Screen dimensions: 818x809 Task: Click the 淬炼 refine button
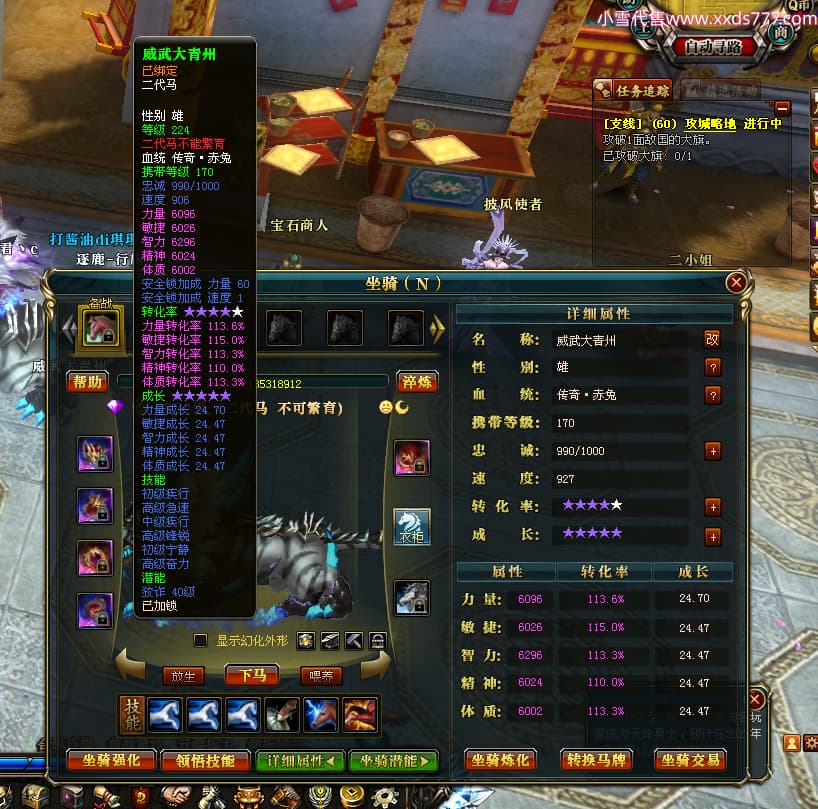click(x=417, y=381)
